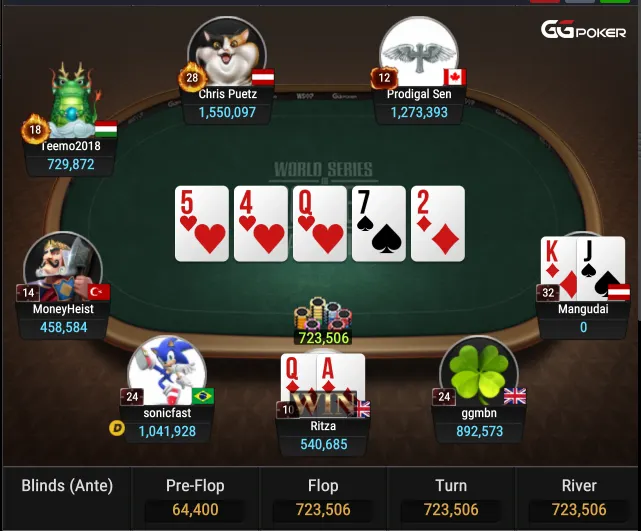Select Ritza's winning seat name plate
This screenshot has width=641, height=531.
pos(323,435)
